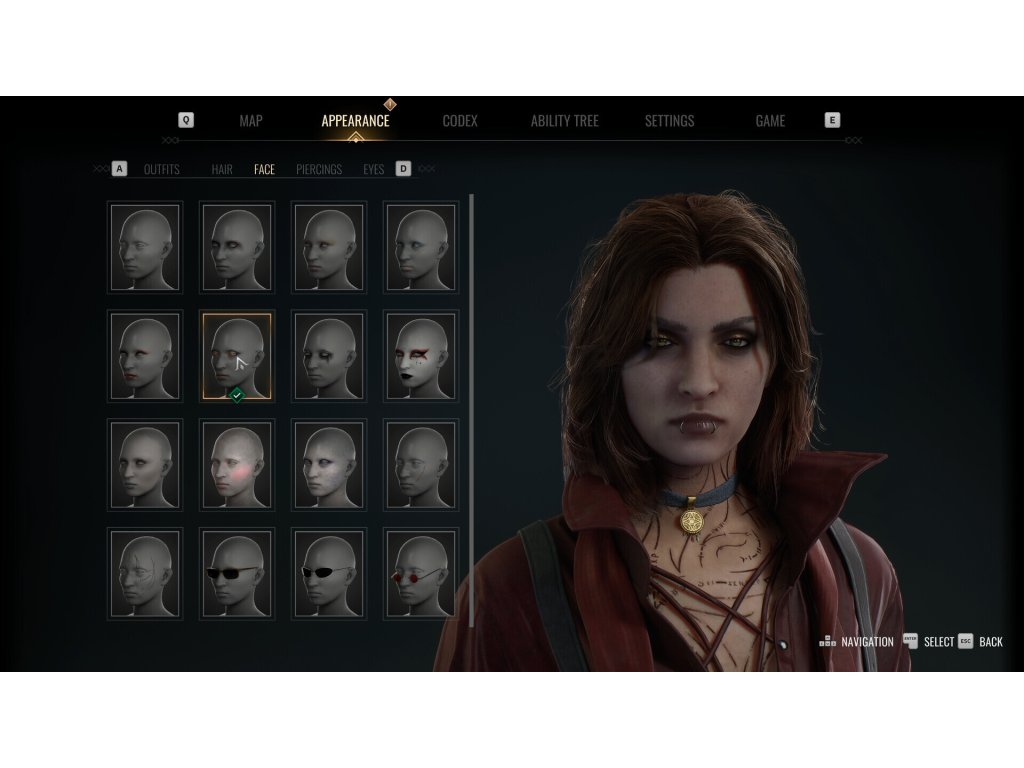The height and width of the screenshot is (768, 1024).
Task: Switch to the Codex tab
Action: 460,121
